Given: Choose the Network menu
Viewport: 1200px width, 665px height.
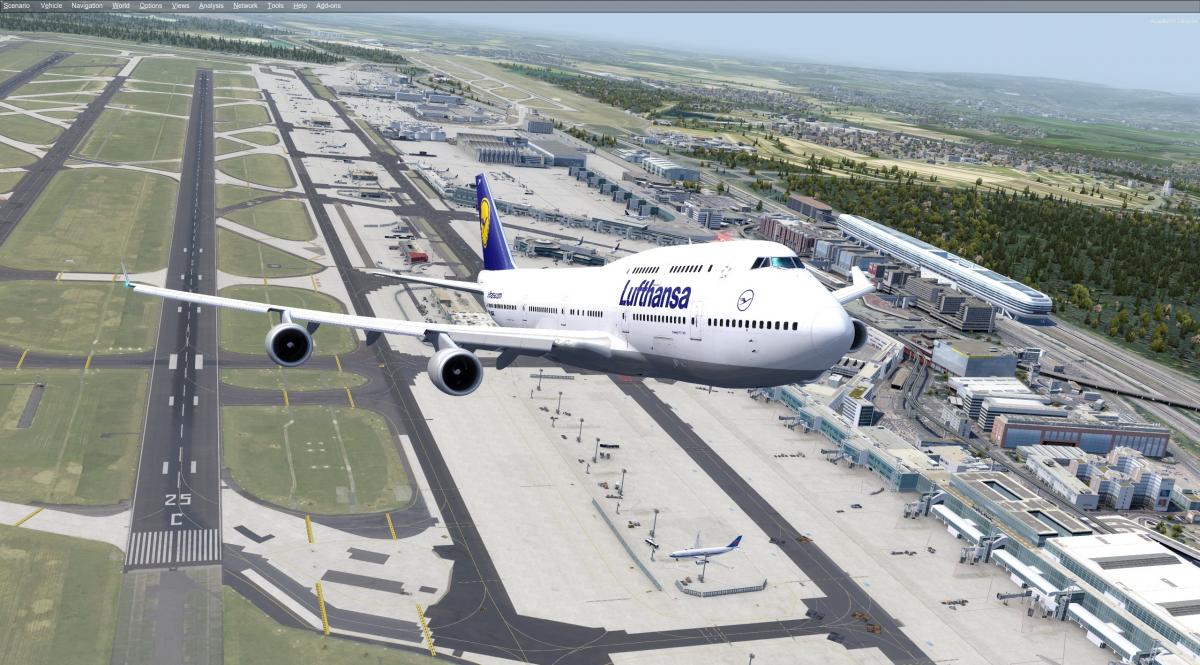Looking at the screenshot, I should click(245, 6).
